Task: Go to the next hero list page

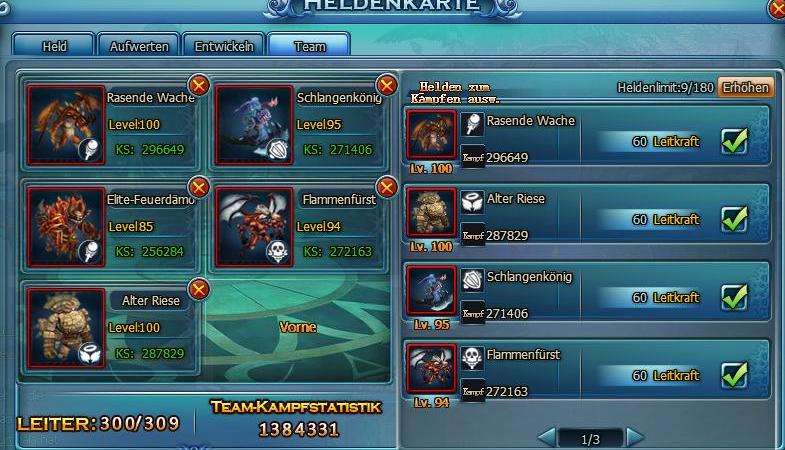Action: 634,437
